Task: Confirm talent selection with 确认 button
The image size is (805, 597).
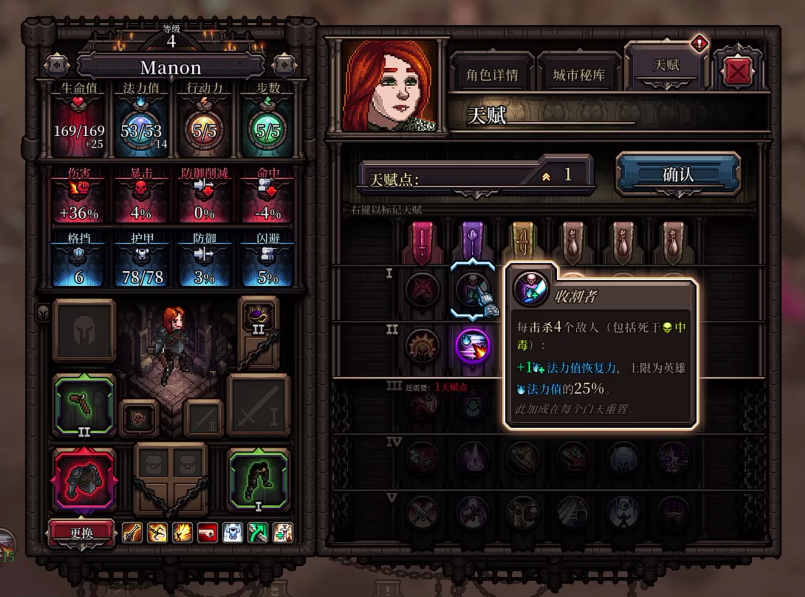Action: click(677, 174)
